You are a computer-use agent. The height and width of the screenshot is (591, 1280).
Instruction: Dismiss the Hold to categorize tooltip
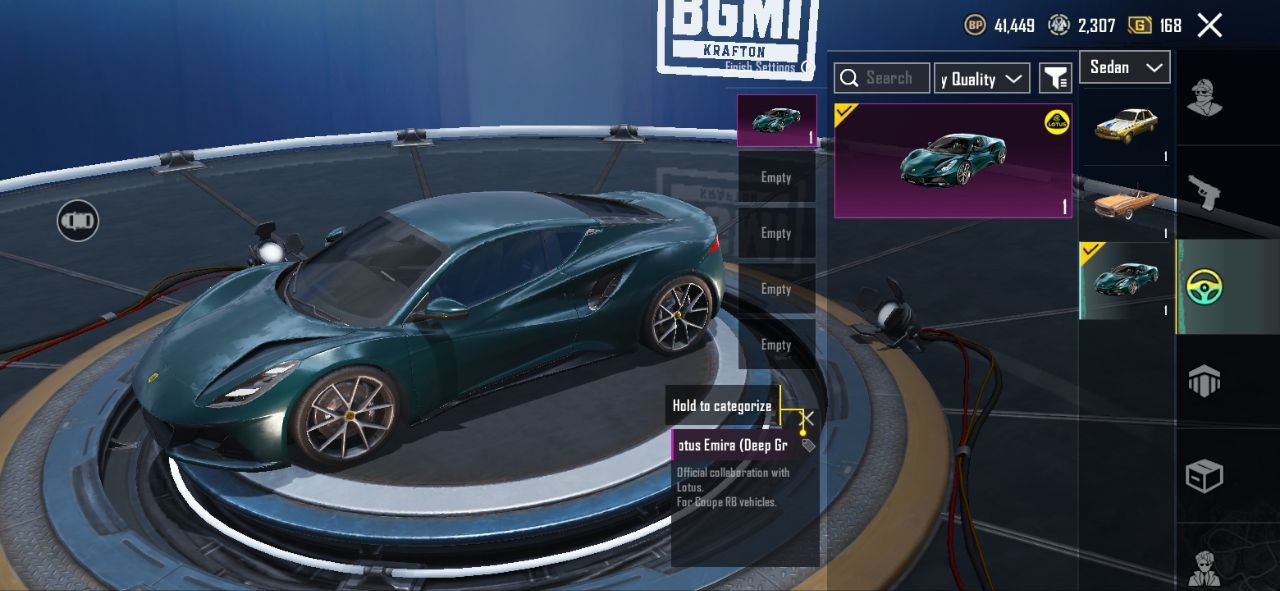[808, 418]
